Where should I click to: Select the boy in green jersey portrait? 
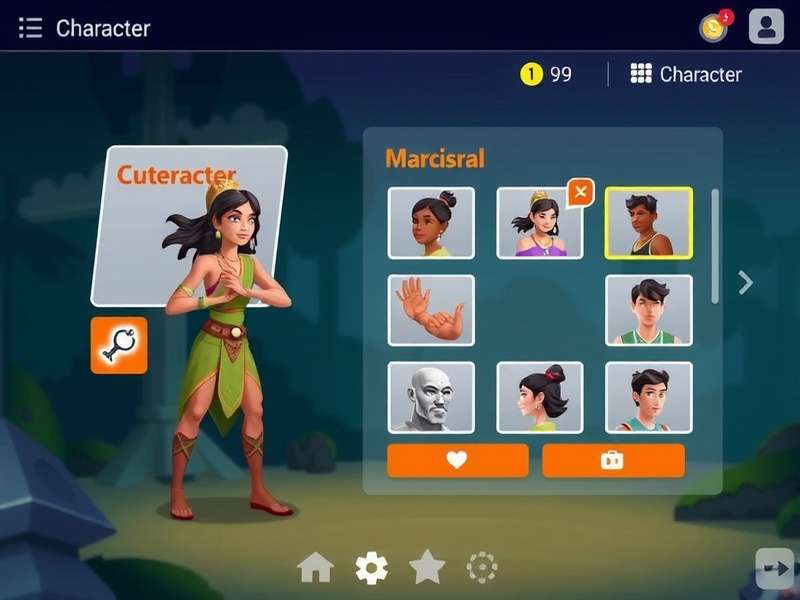click(648, 310)
